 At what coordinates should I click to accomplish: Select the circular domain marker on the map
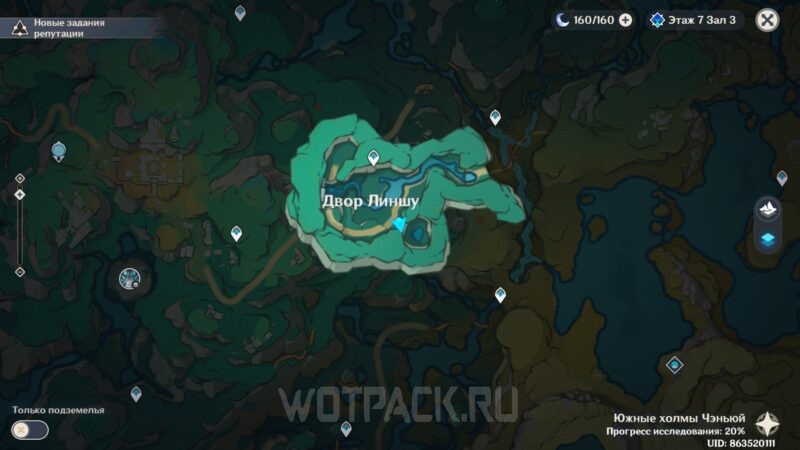[129, 279]
